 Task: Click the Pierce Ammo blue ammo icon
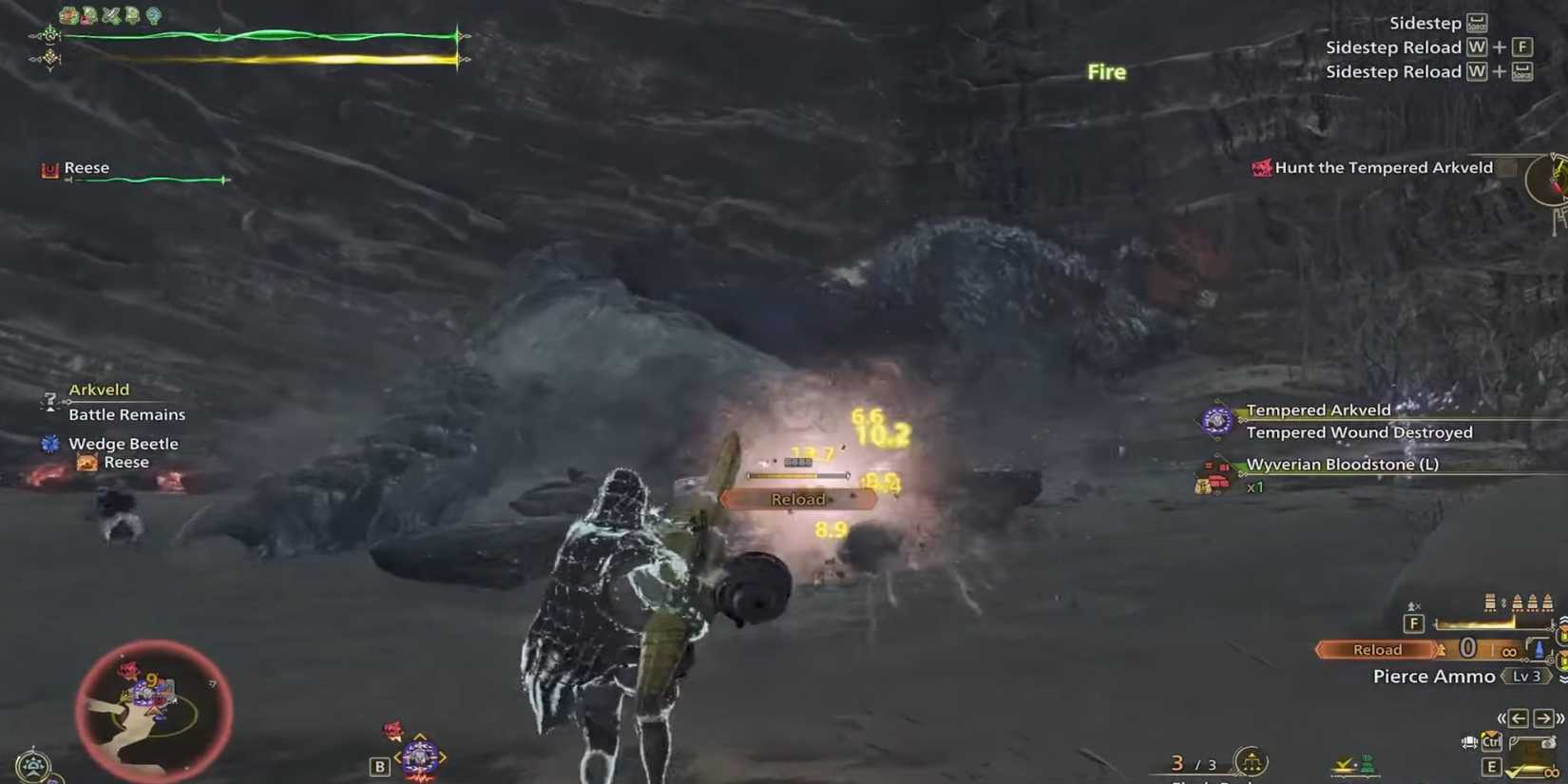click(1538, 648)
